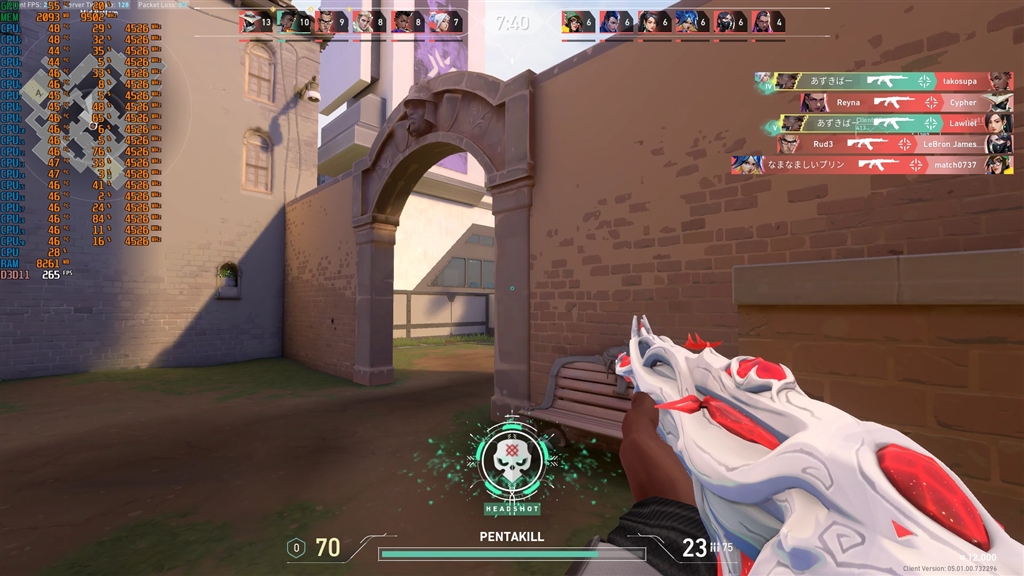The image size is (1024, 576).
Task: Choose the agent portrait with 9 kills
Action: [325, 21]
